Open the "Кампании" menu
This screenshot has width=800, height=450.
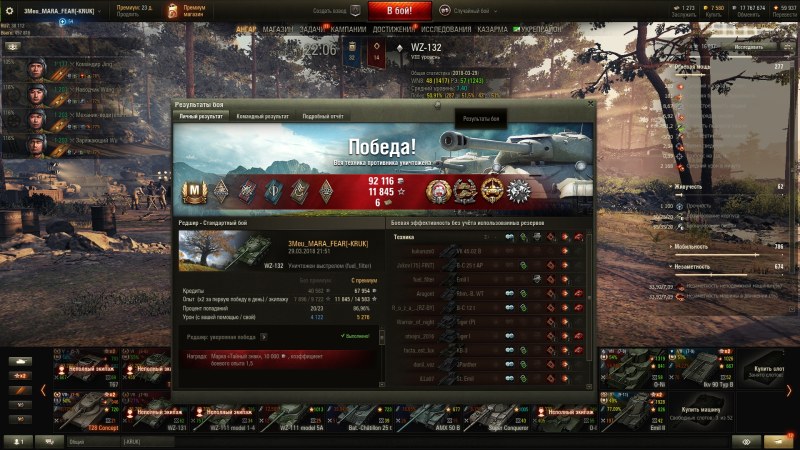tap(348, 30)
